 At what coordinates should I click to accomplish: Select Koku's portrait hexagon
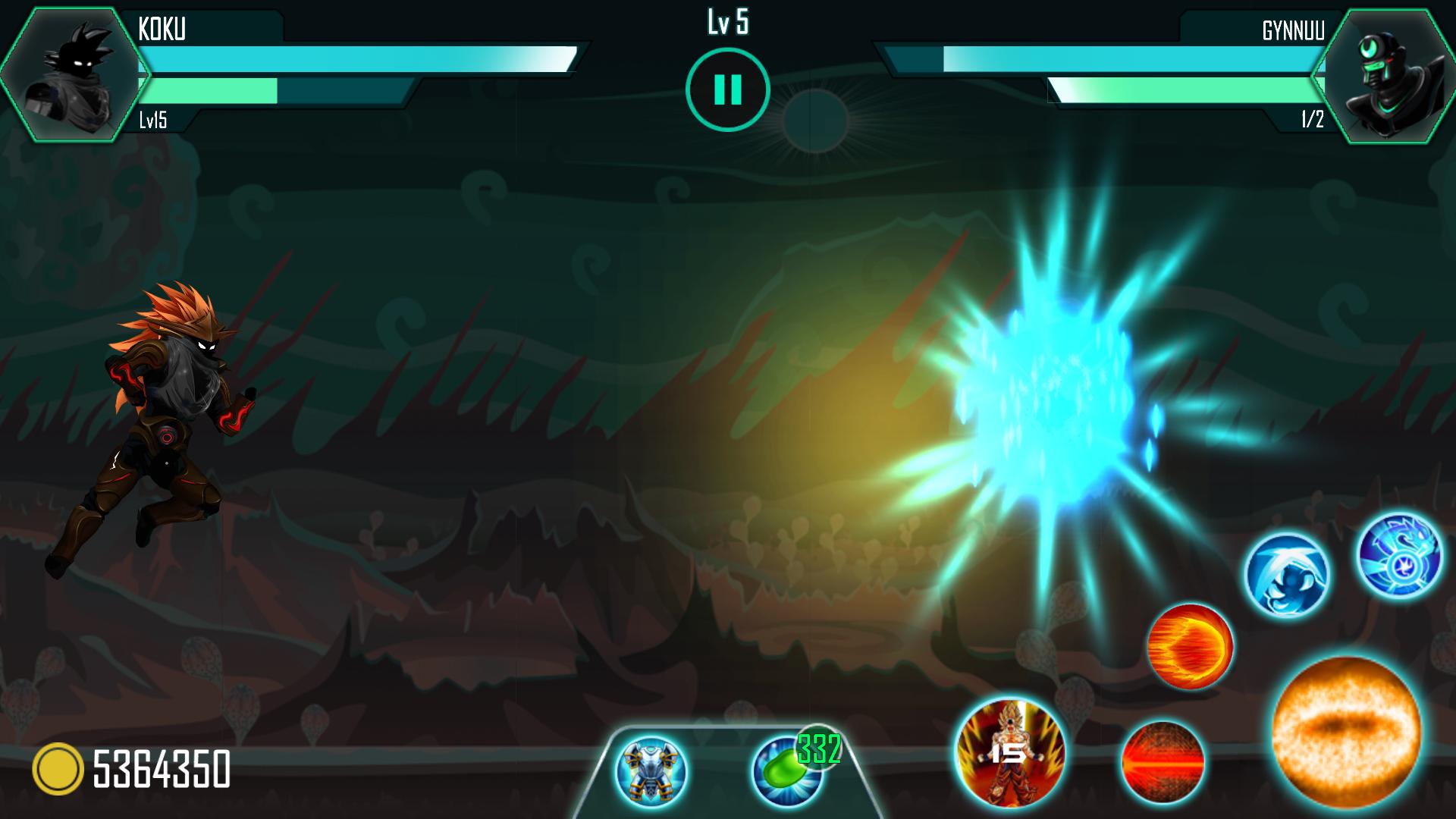pyautogui.click(x=74, y=74)
